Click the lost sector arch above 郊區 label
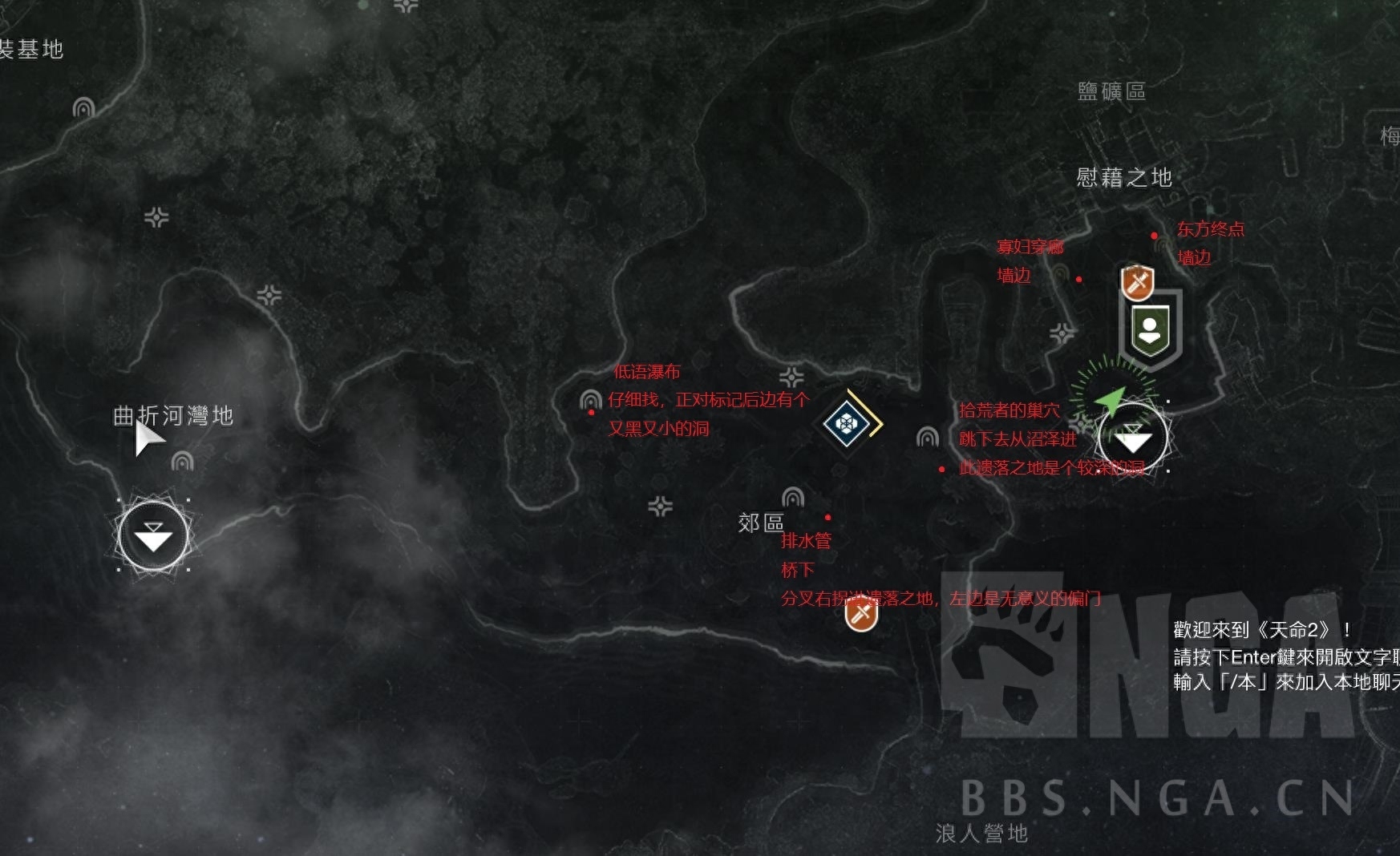This screenshot has width=1400, height=856. (793, 498)
